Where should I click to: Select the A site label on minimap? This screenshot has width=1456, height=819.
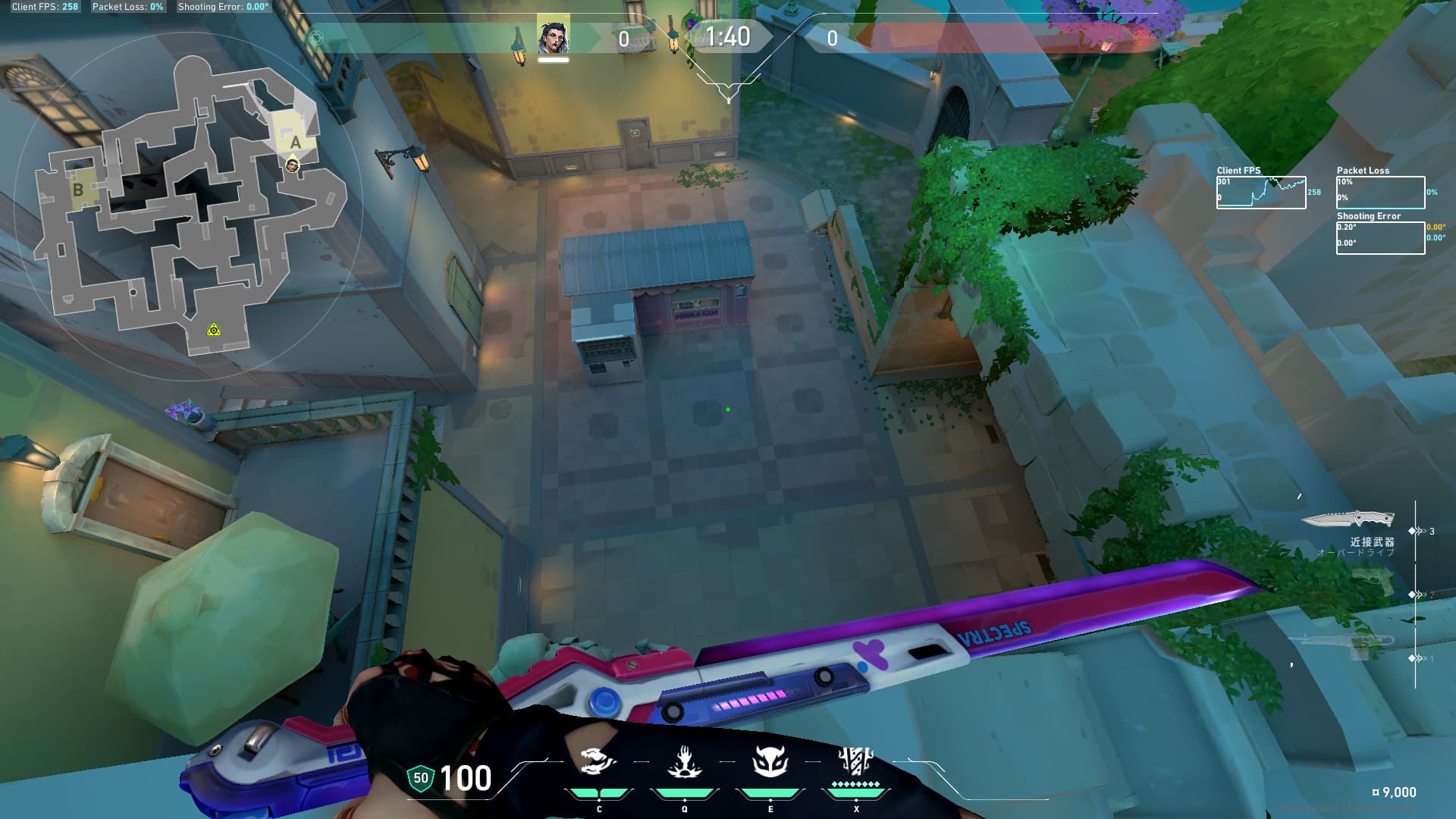coord(296,142)
